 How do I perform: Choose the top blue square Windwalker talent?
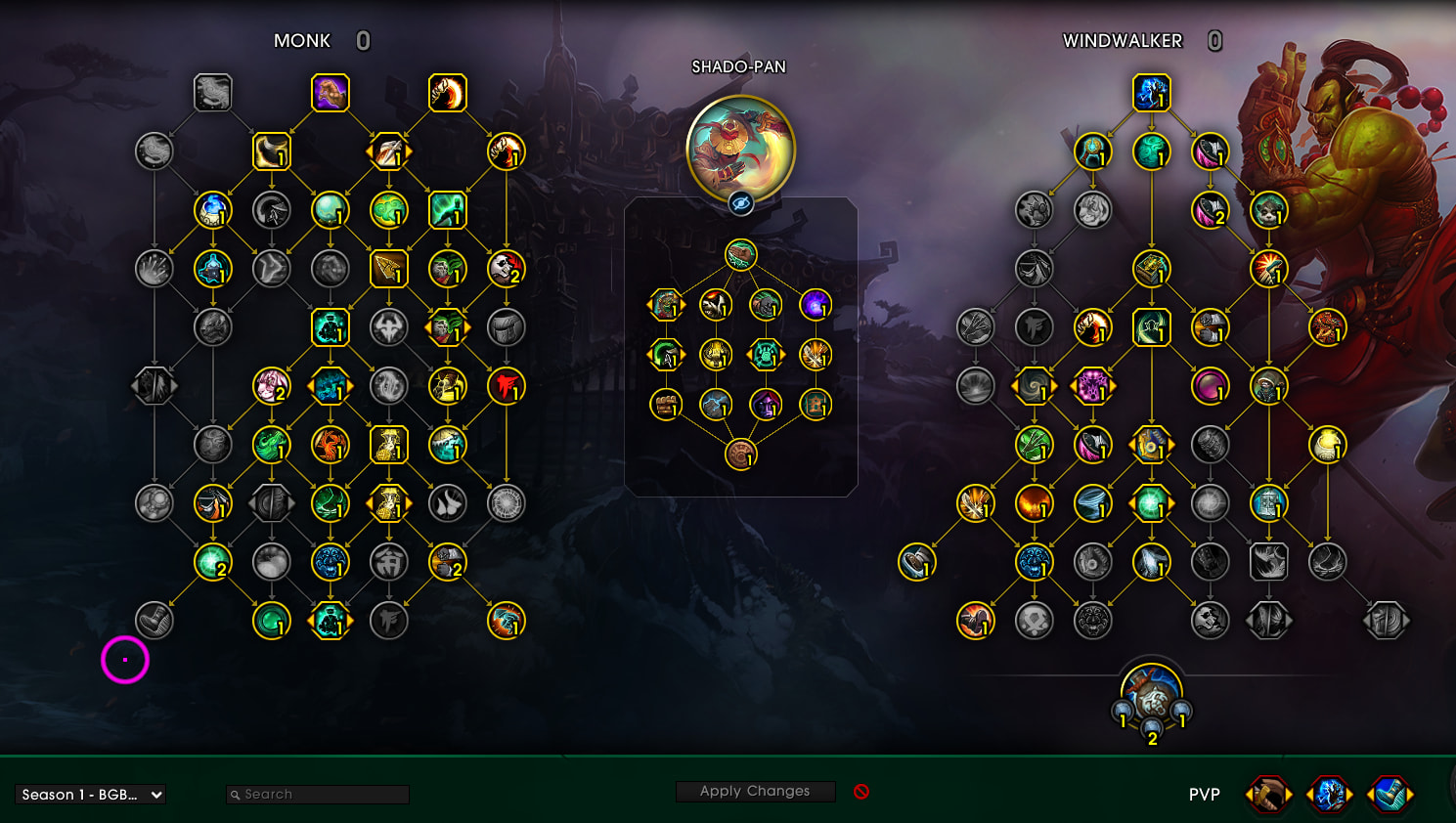click(1152, 93)
